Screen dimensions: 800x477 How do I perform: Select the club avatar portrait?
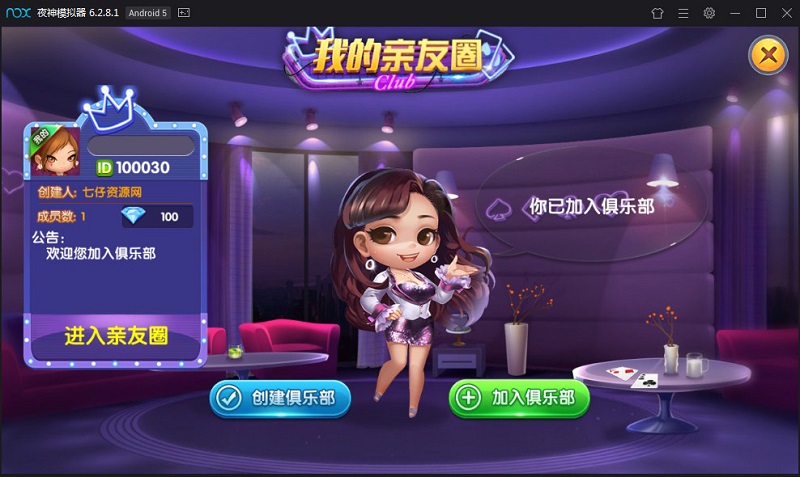[56, 150]
